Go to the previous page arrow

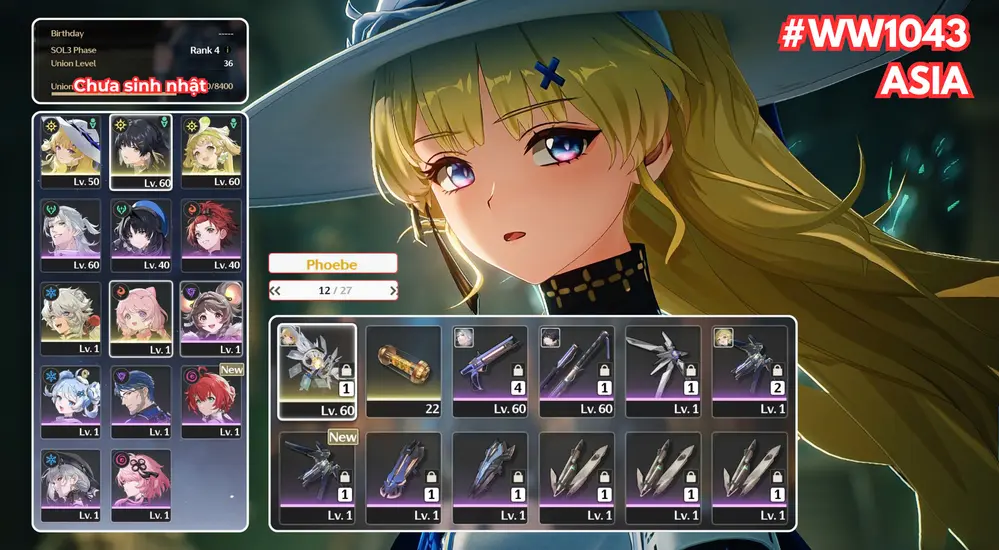click(x=275, y=291)
